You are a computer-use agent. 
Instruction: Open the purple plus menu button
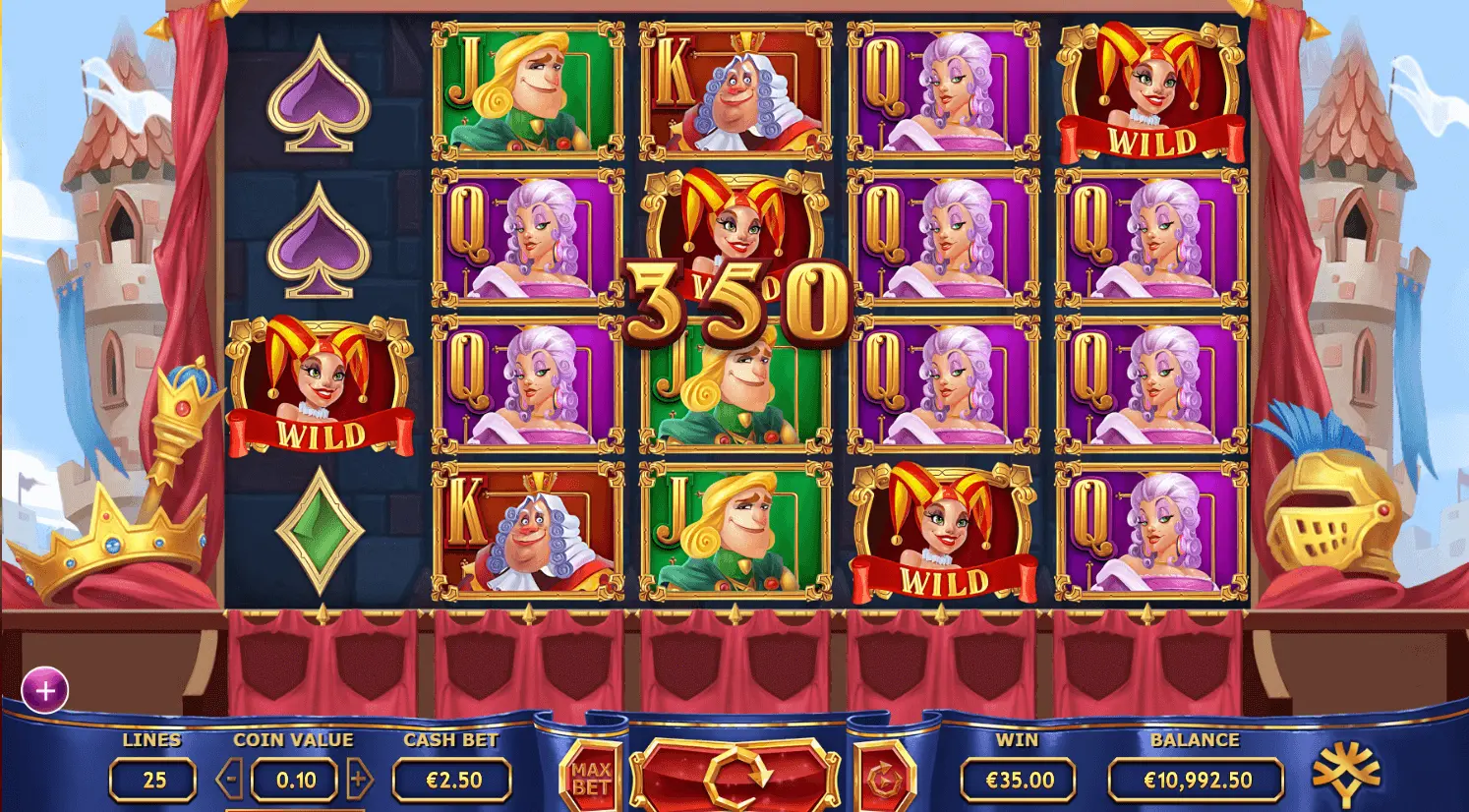coord(45,691)
